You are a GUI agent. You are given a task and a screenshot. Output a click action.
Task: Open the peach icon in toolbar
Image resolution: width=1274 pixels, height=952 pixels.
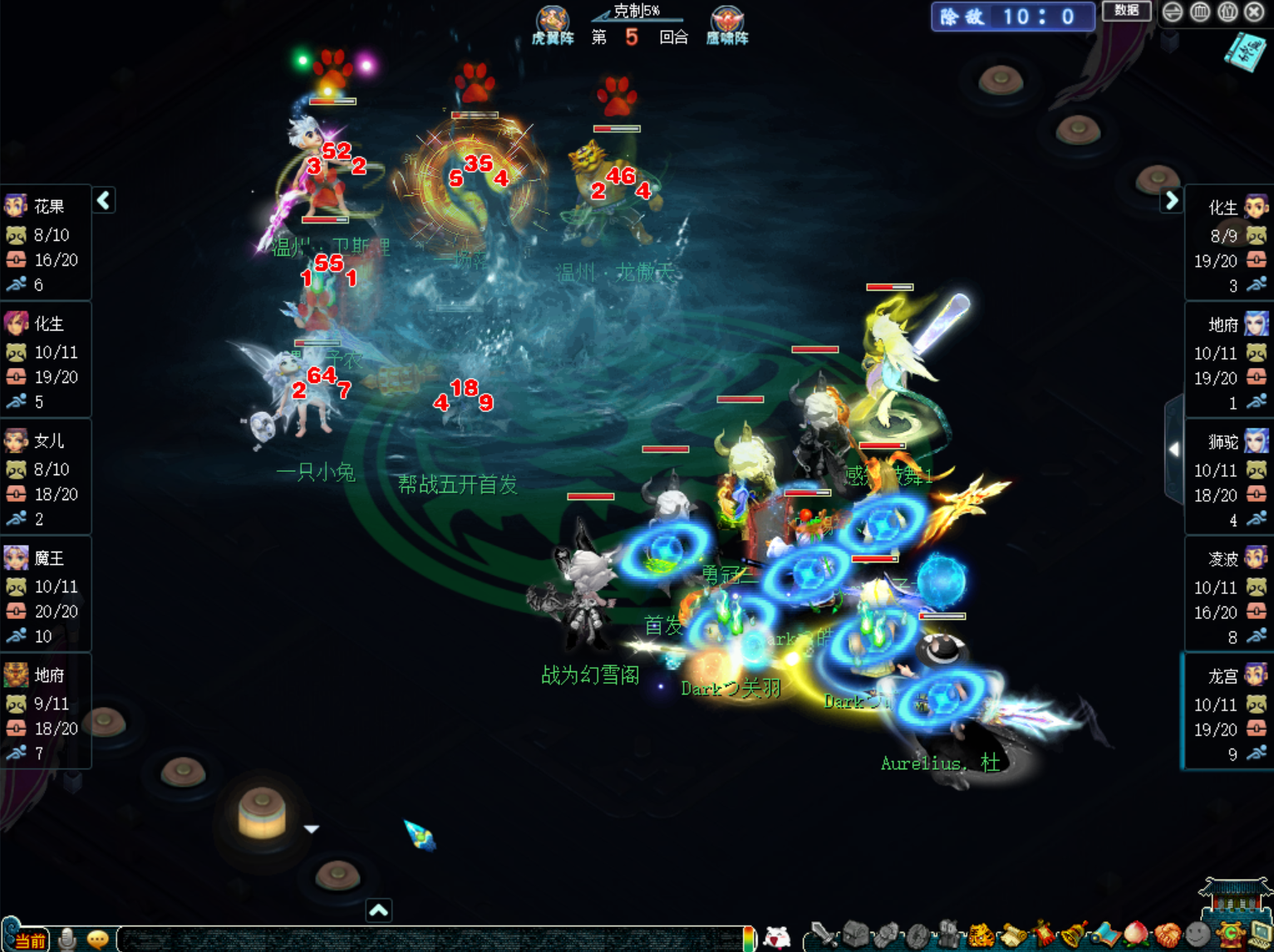(x=1135, y=936)
